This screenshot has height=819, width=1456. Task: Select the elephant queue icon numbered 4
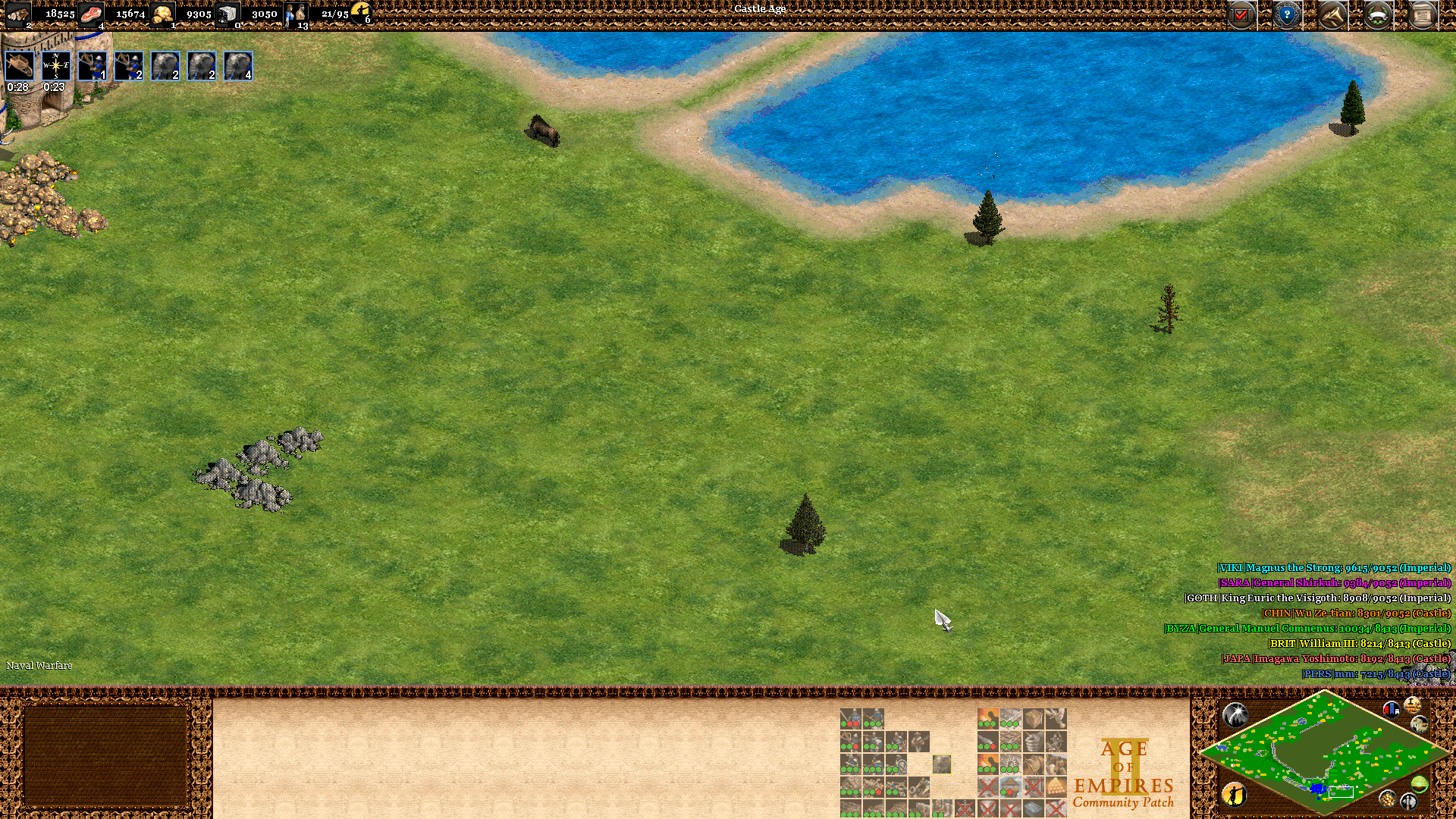[238, 66]
